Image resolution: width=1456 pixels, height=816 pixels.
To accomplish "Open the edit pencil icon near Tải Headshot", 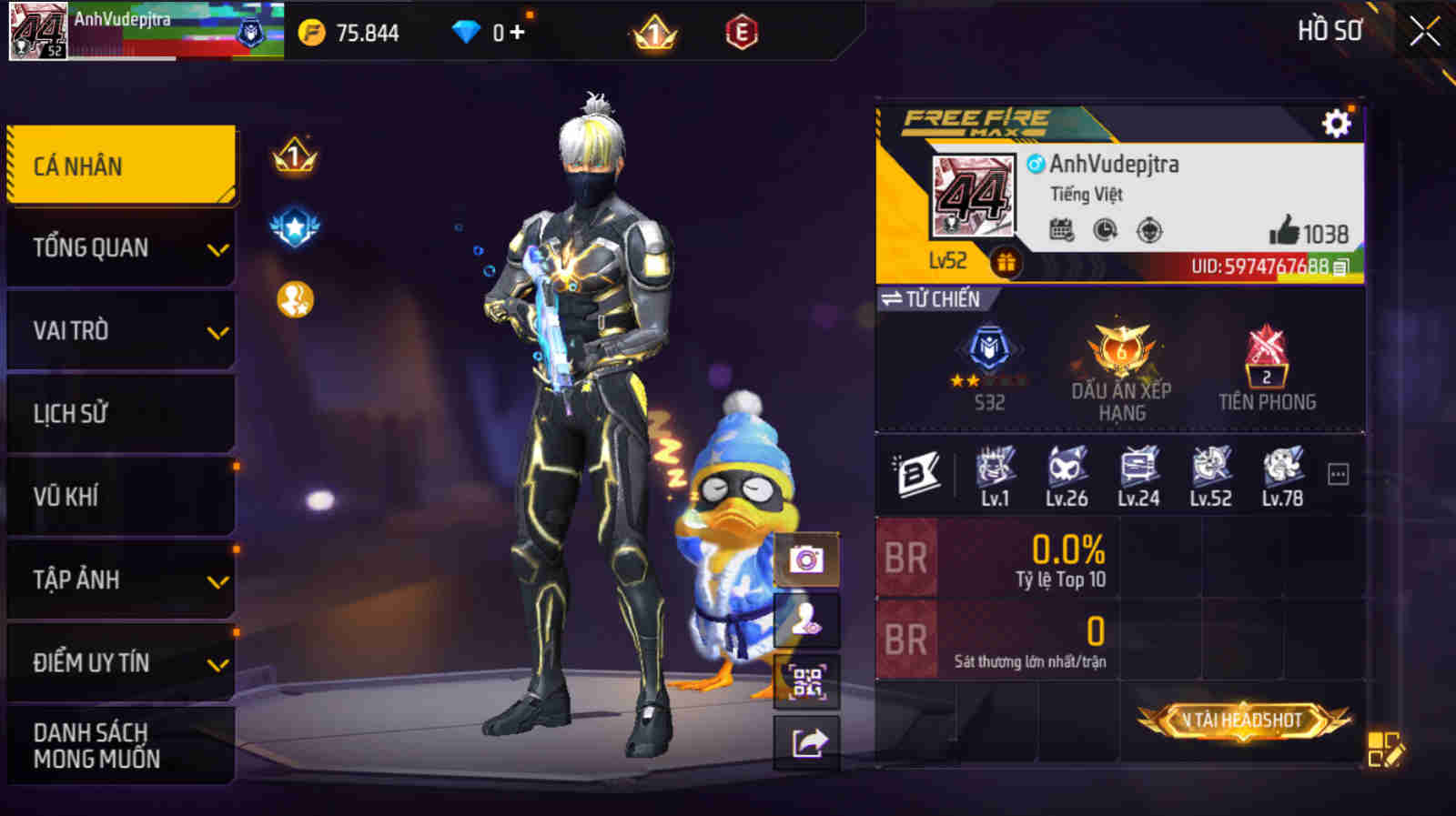I will [x=1387, y=747].
